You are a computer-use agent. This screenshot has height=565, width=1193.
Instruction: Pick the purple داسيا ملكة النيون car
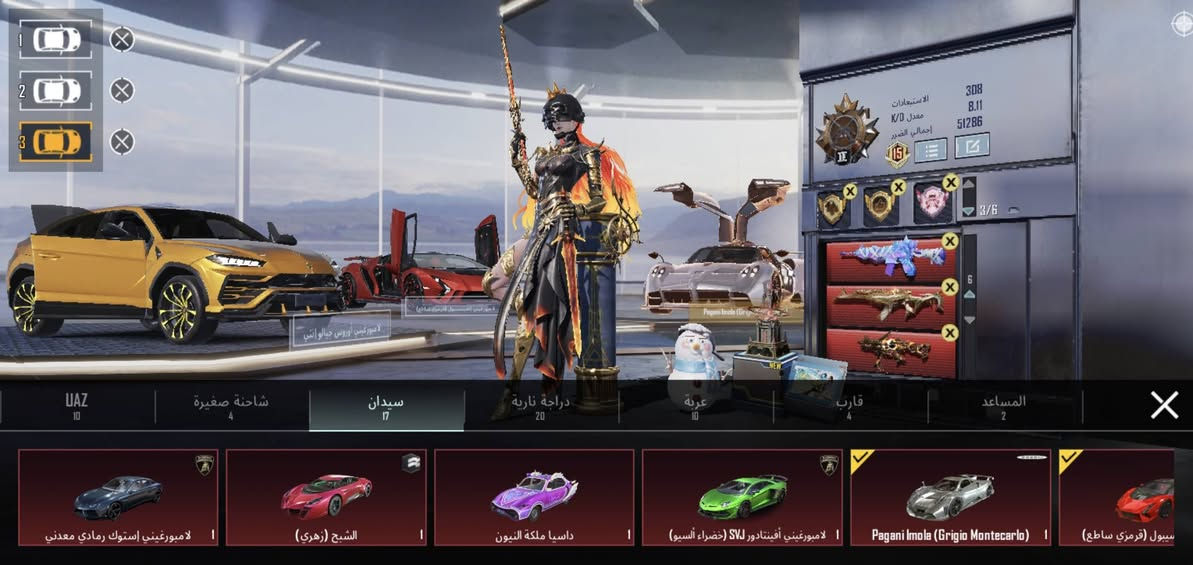point(534,497)
